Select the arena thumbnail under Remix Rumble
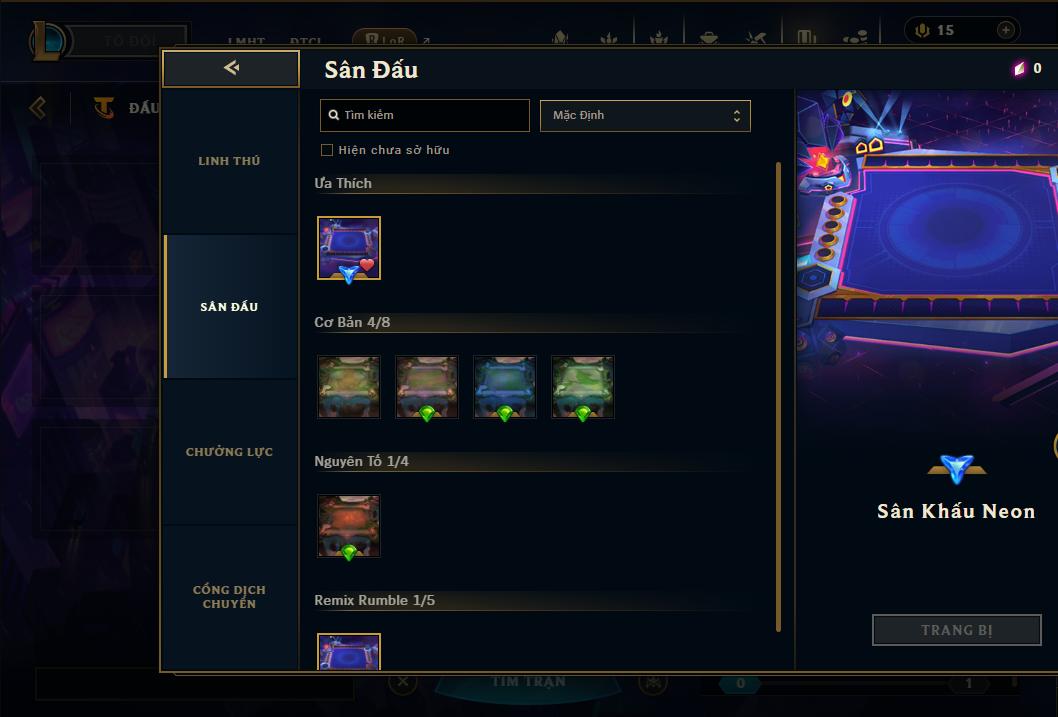 pyautogui.click(x=349, y=652)
